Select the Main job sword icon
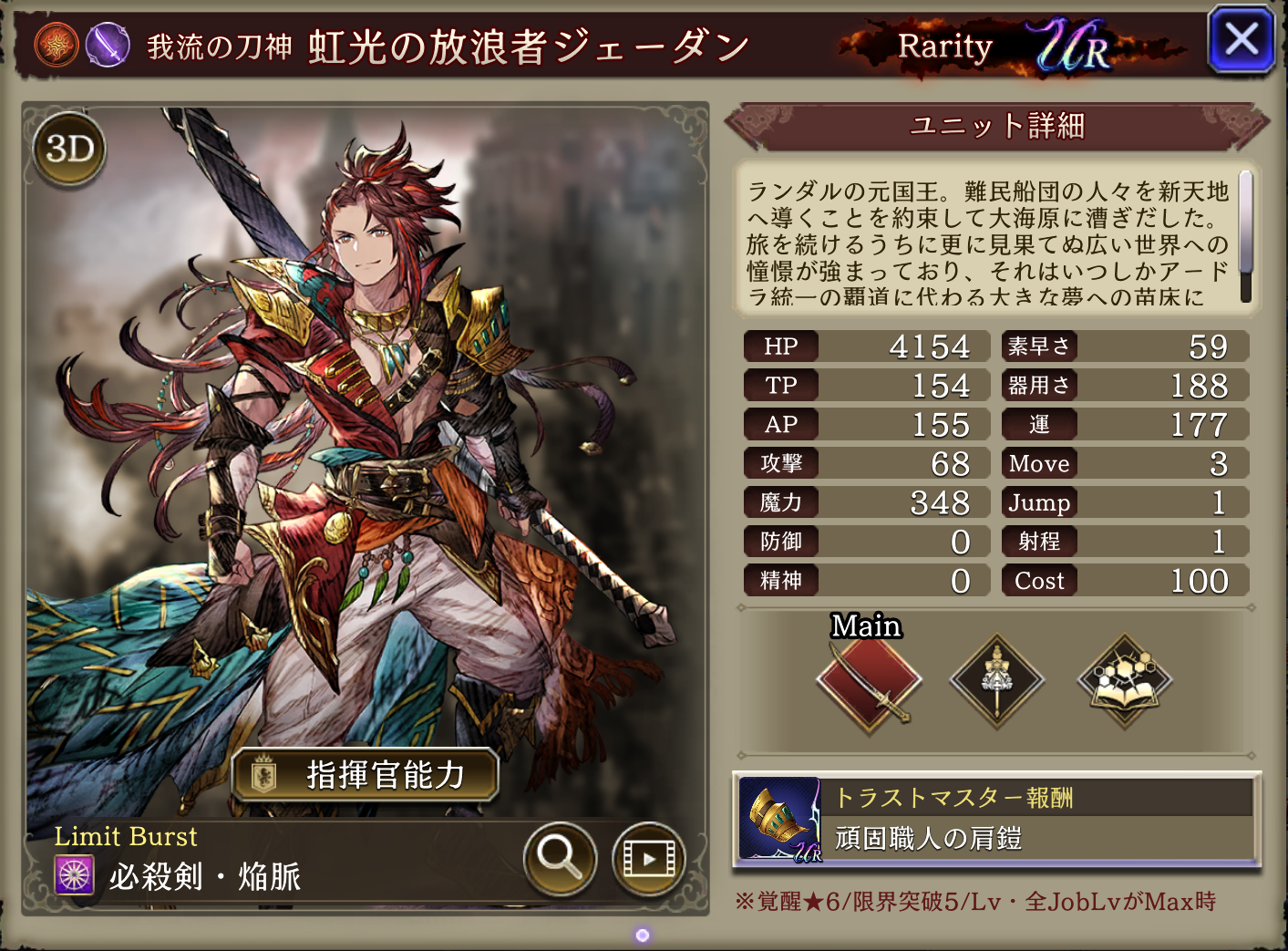The width and height of the screenshot is (1288, 951). click(x=869, y=681)
